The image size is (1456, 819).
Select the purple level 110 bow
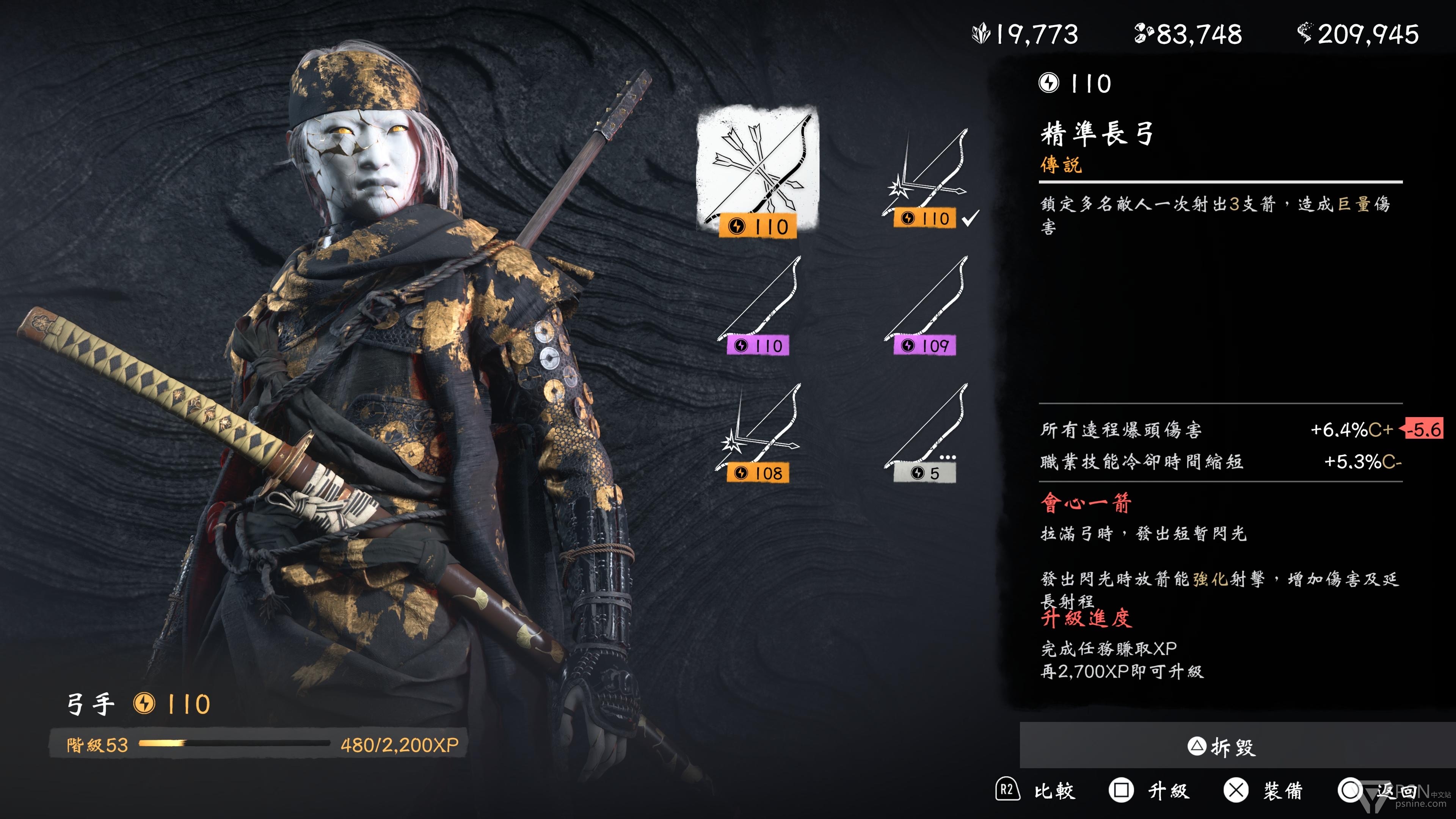(758, 306)
